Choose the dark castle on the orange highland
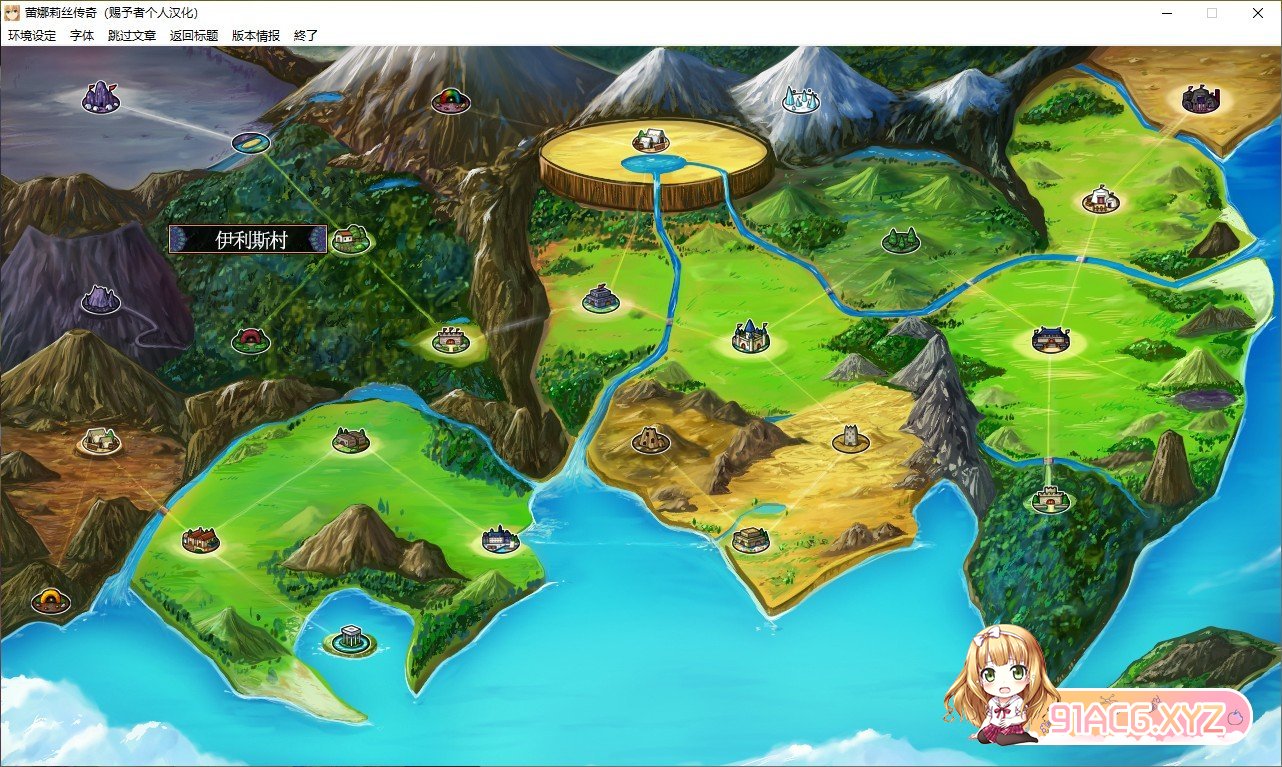Viewport: 1282px width, 767px height. point(1197,99)
